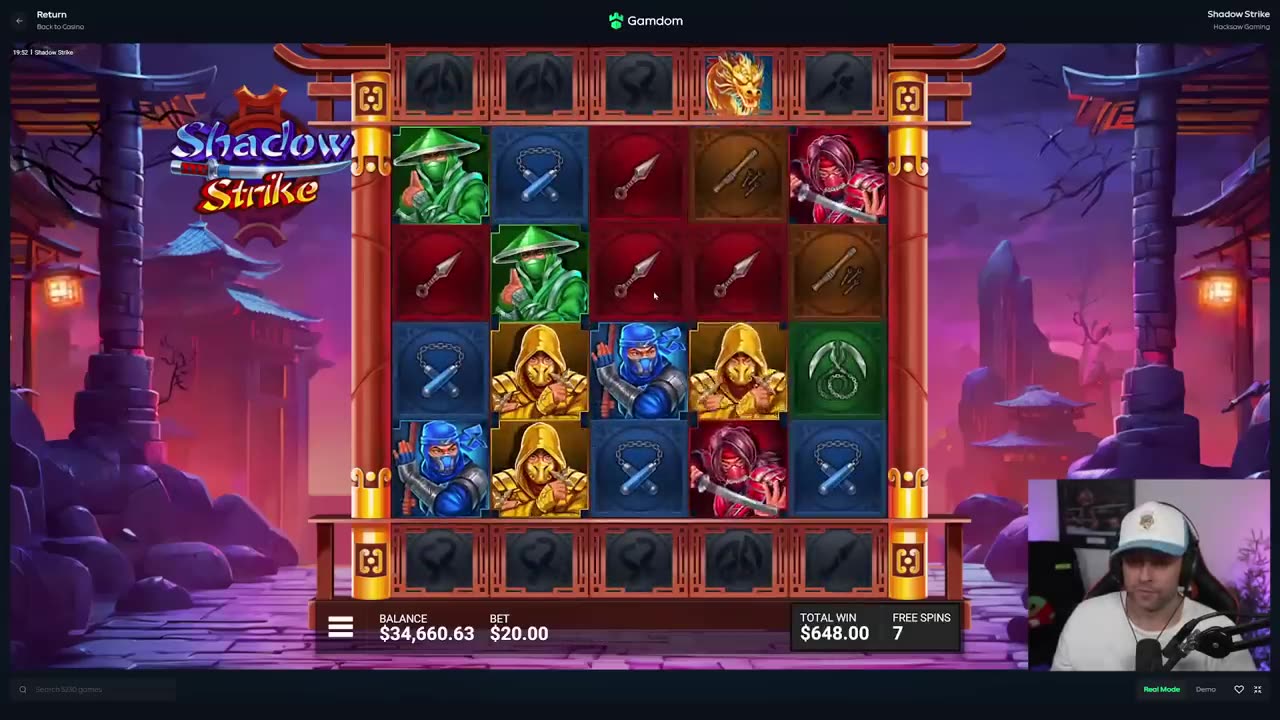Select the green ninja symbol on the first reel

click(x=440, y=175)
